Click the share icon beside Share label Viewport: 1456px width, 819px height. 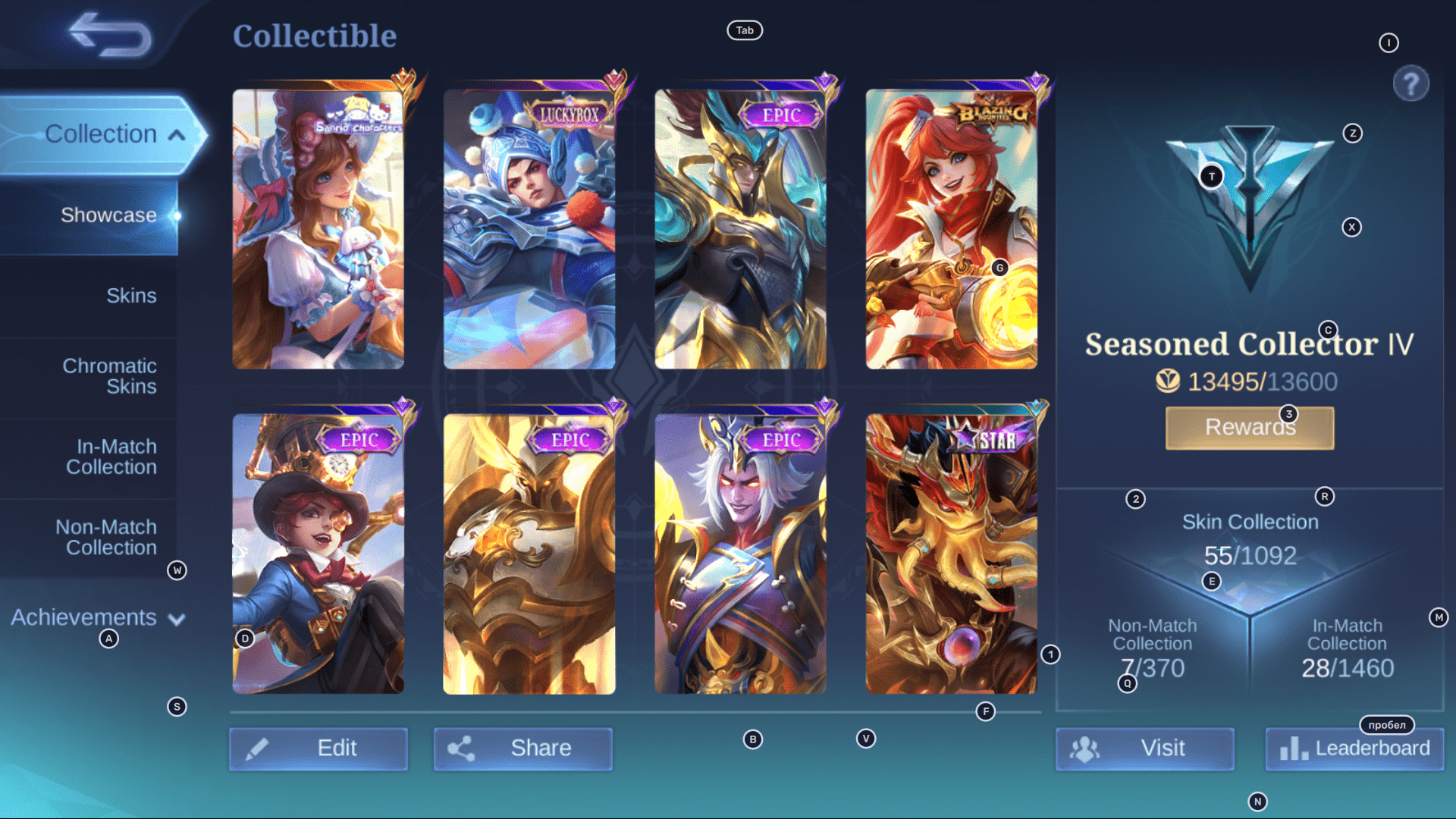[464, 748]
